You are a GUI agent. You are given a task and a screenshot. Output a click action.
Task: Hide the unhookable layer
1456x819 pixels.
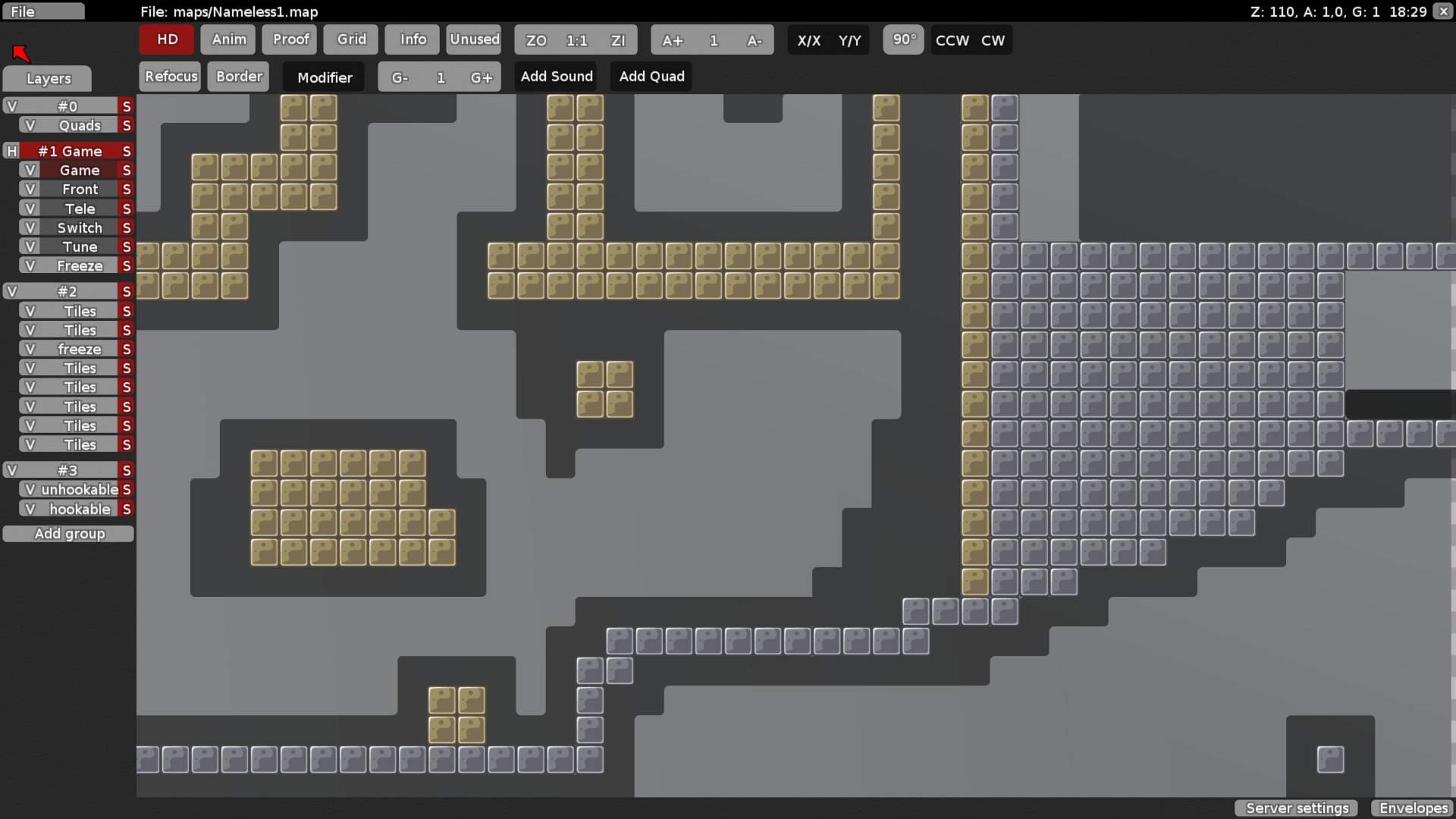[30, 489]
